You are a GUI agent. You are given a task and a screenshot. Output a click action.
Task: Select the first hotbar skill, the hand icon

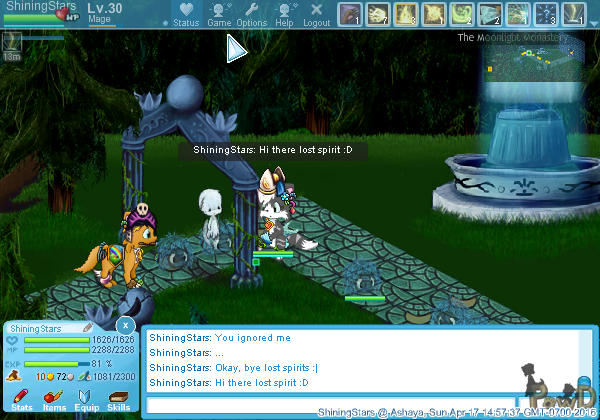tap(349, 14)
